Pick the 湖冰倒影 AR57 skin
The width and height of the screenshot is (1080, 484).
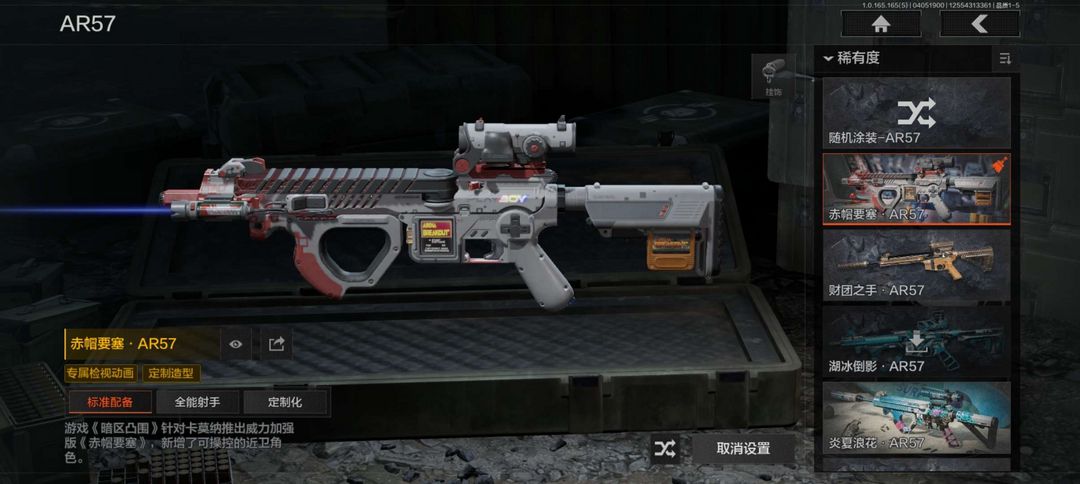[x=916, y=341]
